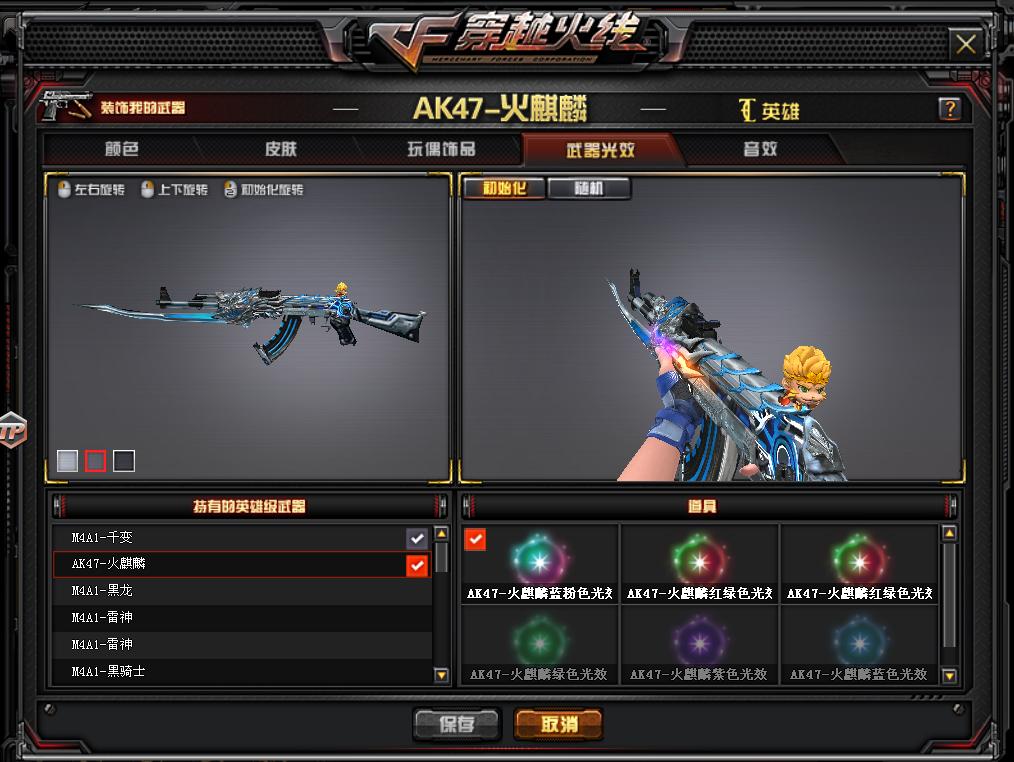Pick the black background swatch
The image size is (1014, 762).
pyautogui.click(x=124, y=460)
